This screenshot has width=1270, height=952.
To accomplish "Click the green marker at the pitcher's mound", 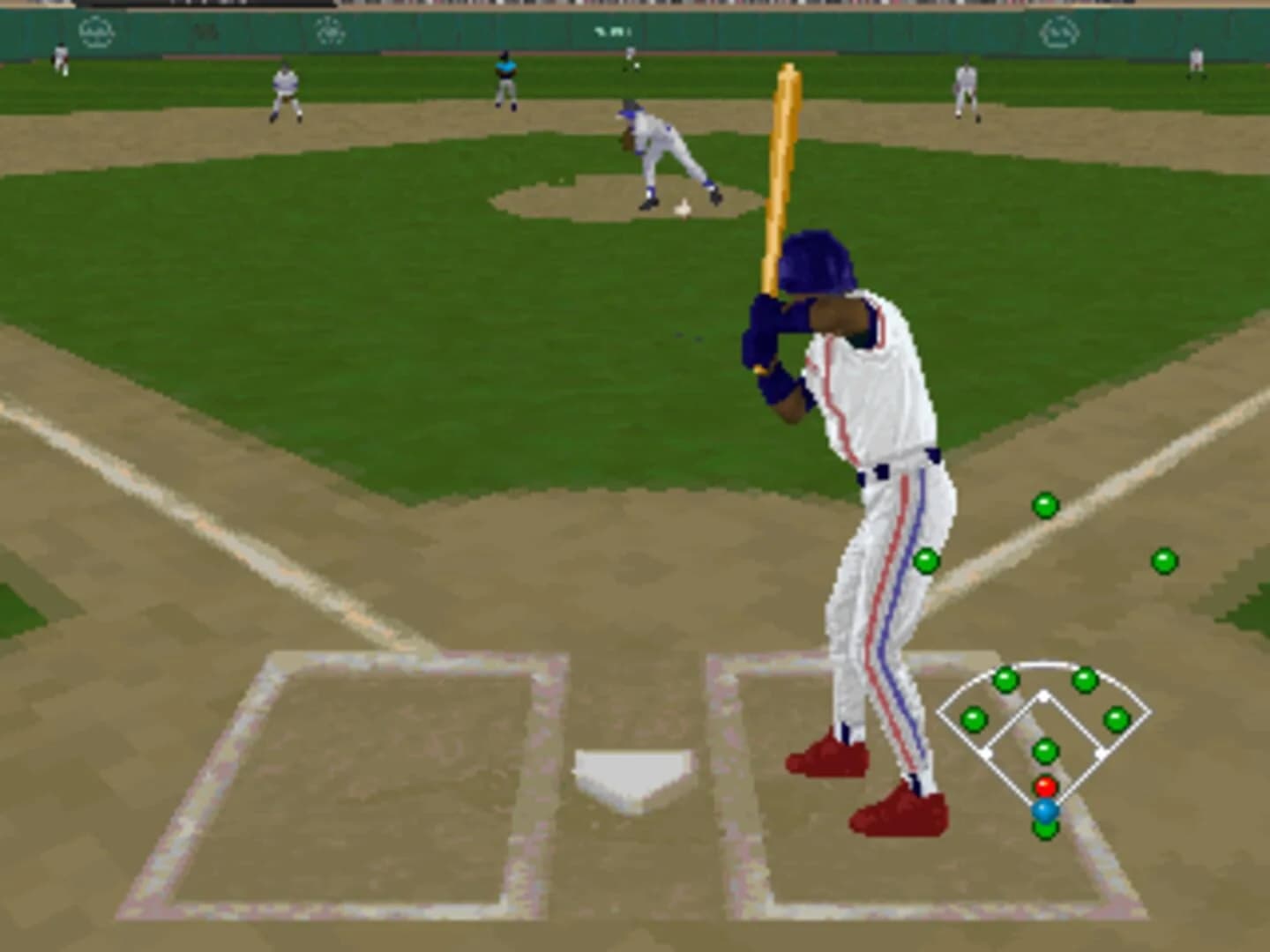I will point(1045,749).
